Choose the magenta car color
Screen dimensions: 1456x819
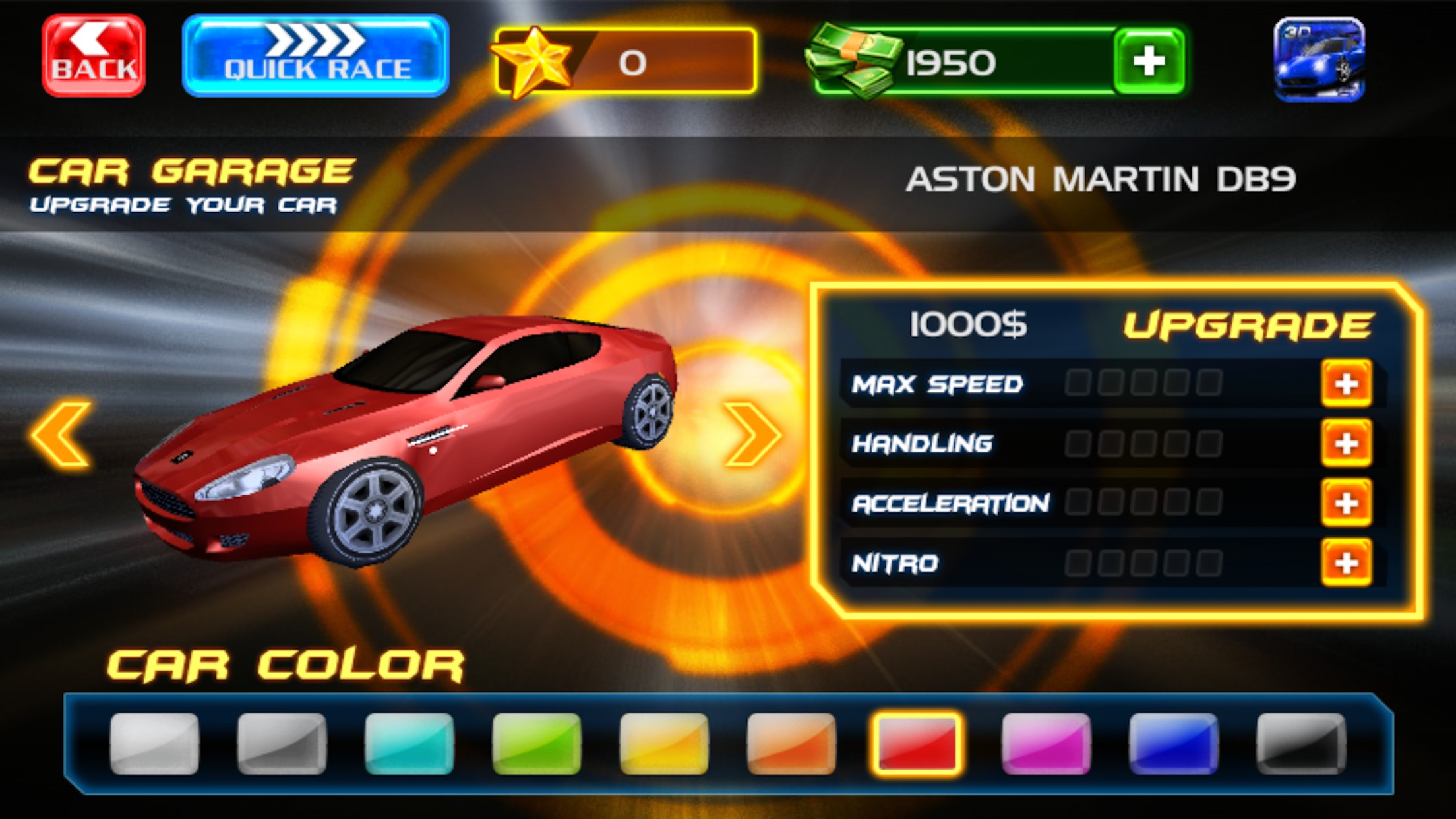1046,743
